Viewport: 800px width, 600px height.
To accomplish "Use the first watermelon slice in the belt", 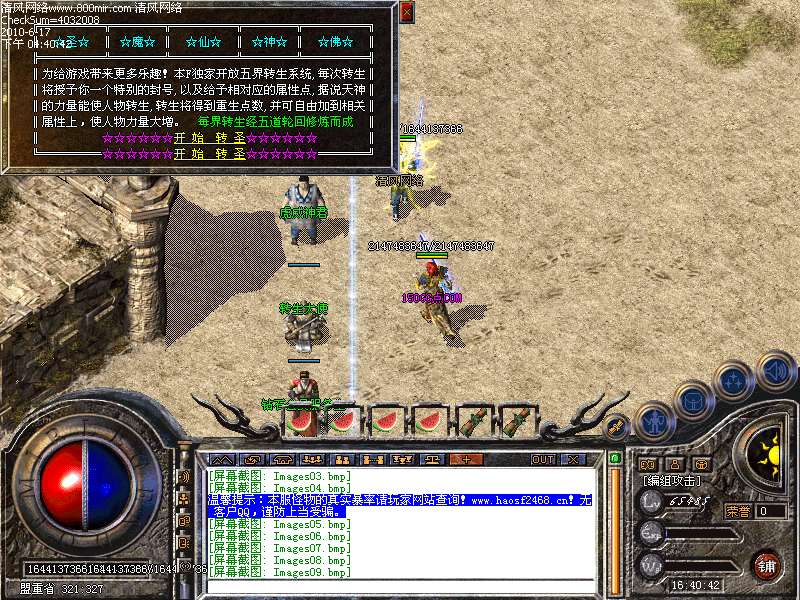I will [x=301, y=421].
